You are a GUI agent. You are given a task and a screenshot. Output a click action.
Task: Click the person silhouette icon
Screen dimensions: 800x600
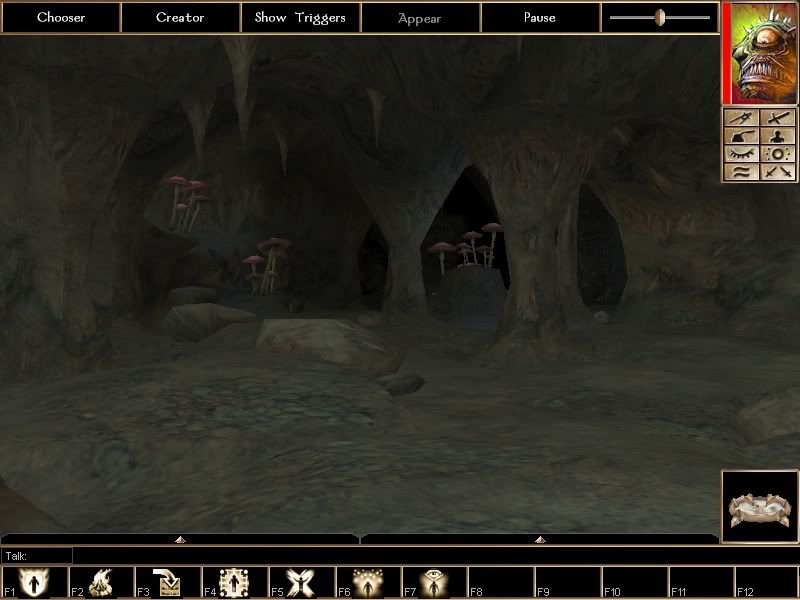[x=778, y=137]
